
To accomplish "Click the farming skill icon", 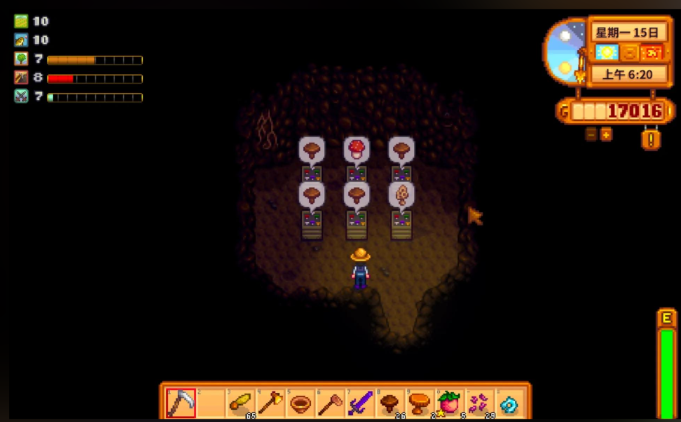I will 21,21.
